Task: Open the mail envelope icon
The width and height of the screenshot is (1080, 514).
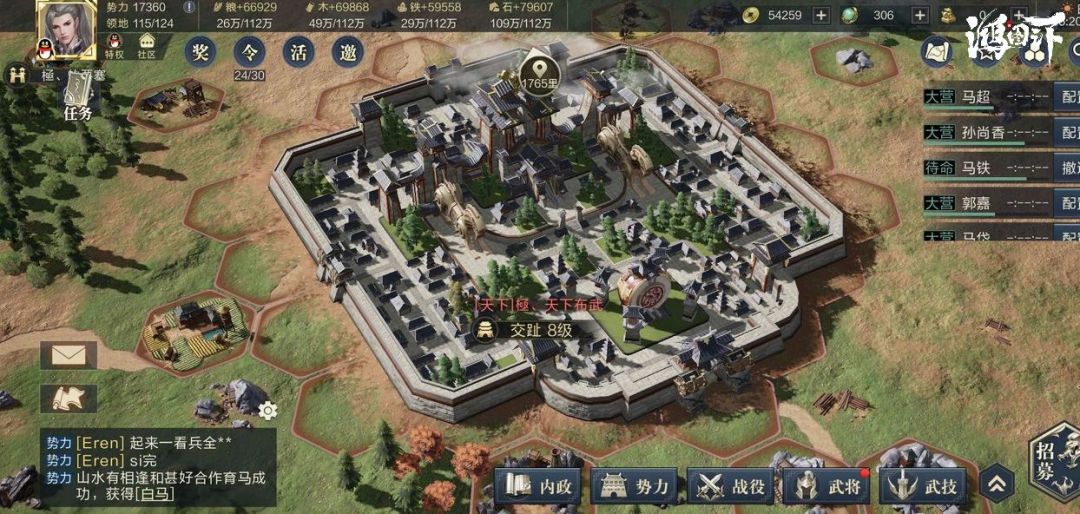Action: (x=68, y=354)
